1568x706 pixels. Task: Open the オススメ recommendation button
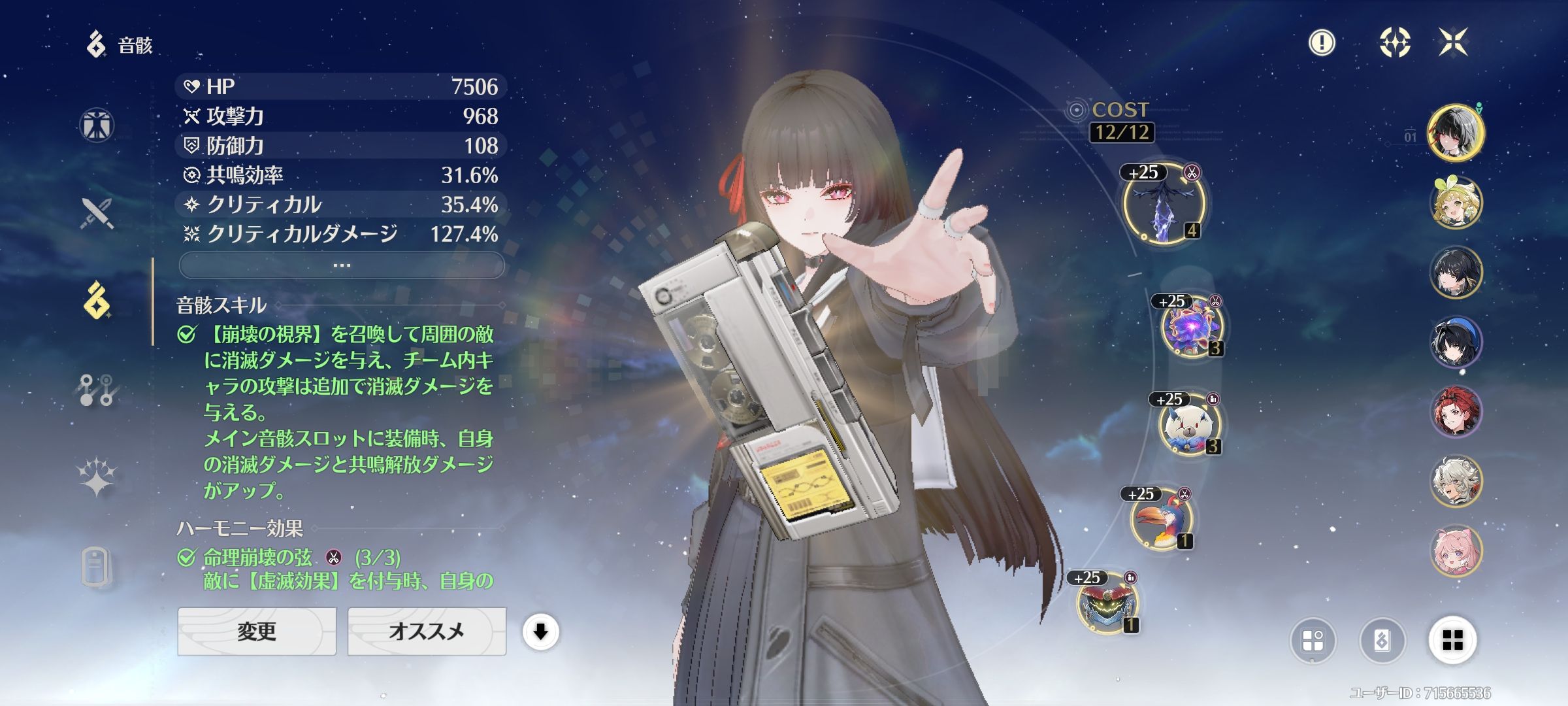(x=427, y=631)
